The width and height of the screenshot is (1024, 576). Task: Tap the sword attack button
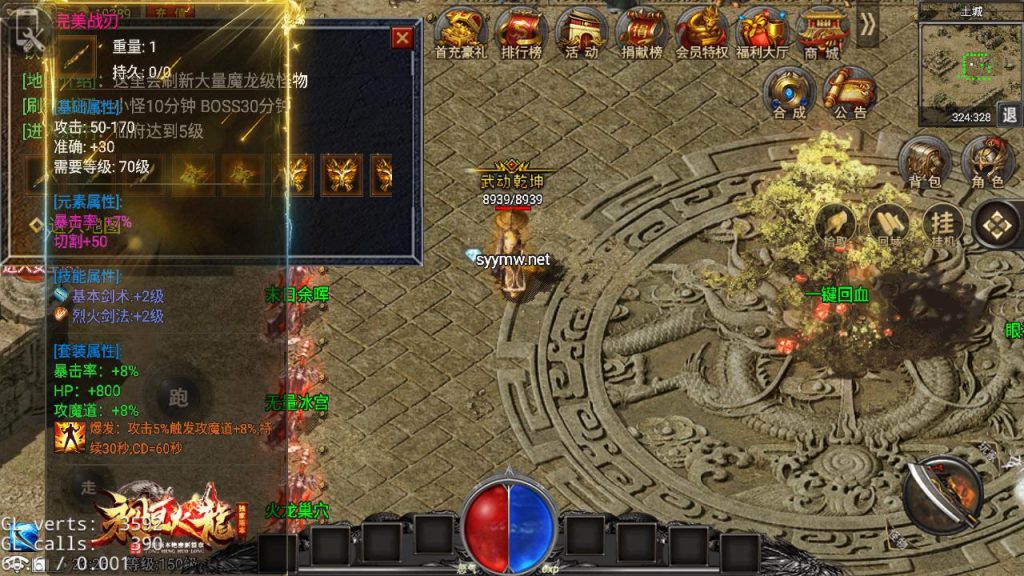[942, 492]
